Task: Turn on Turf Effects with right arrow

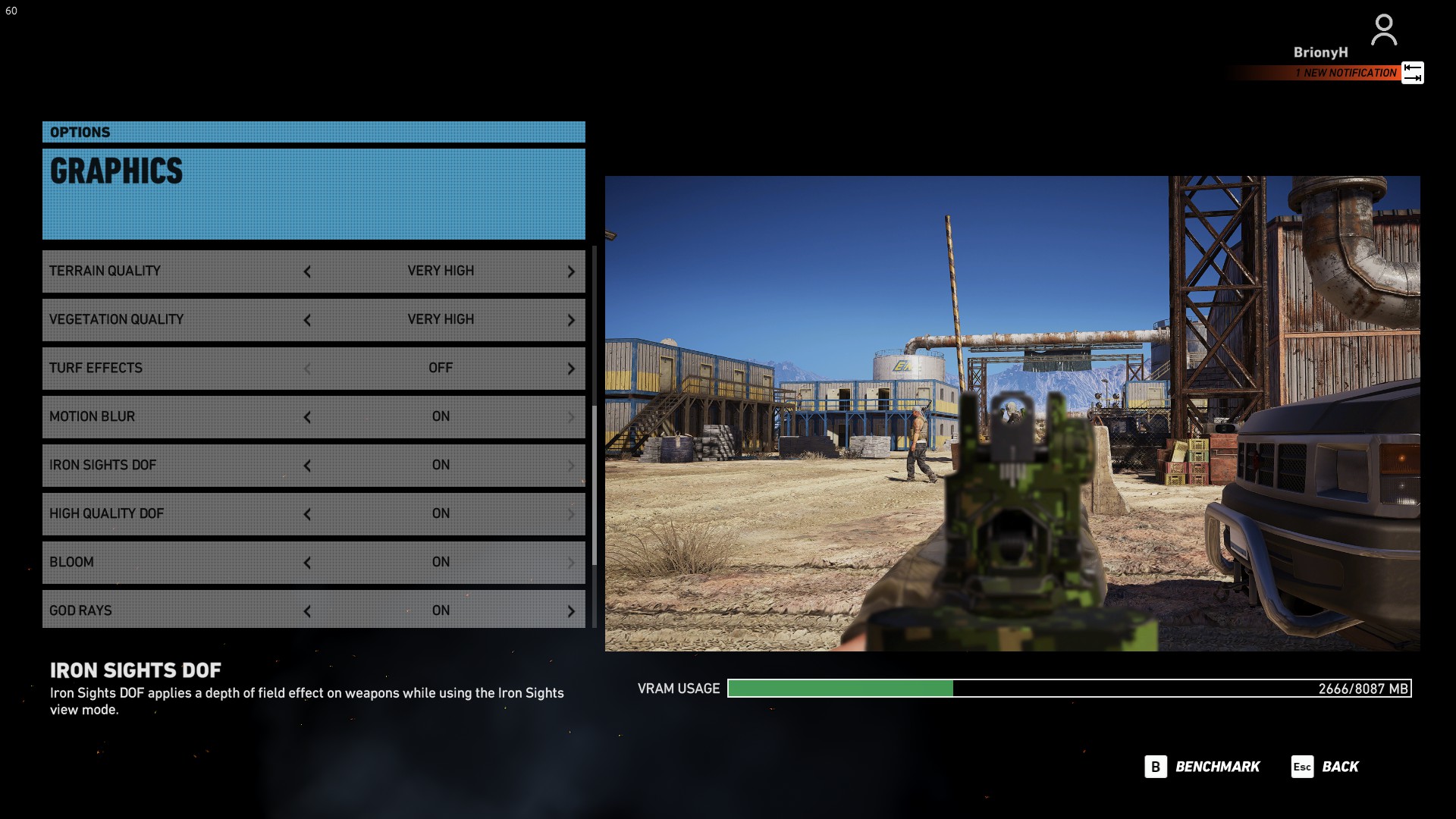Action: point(571,369)
